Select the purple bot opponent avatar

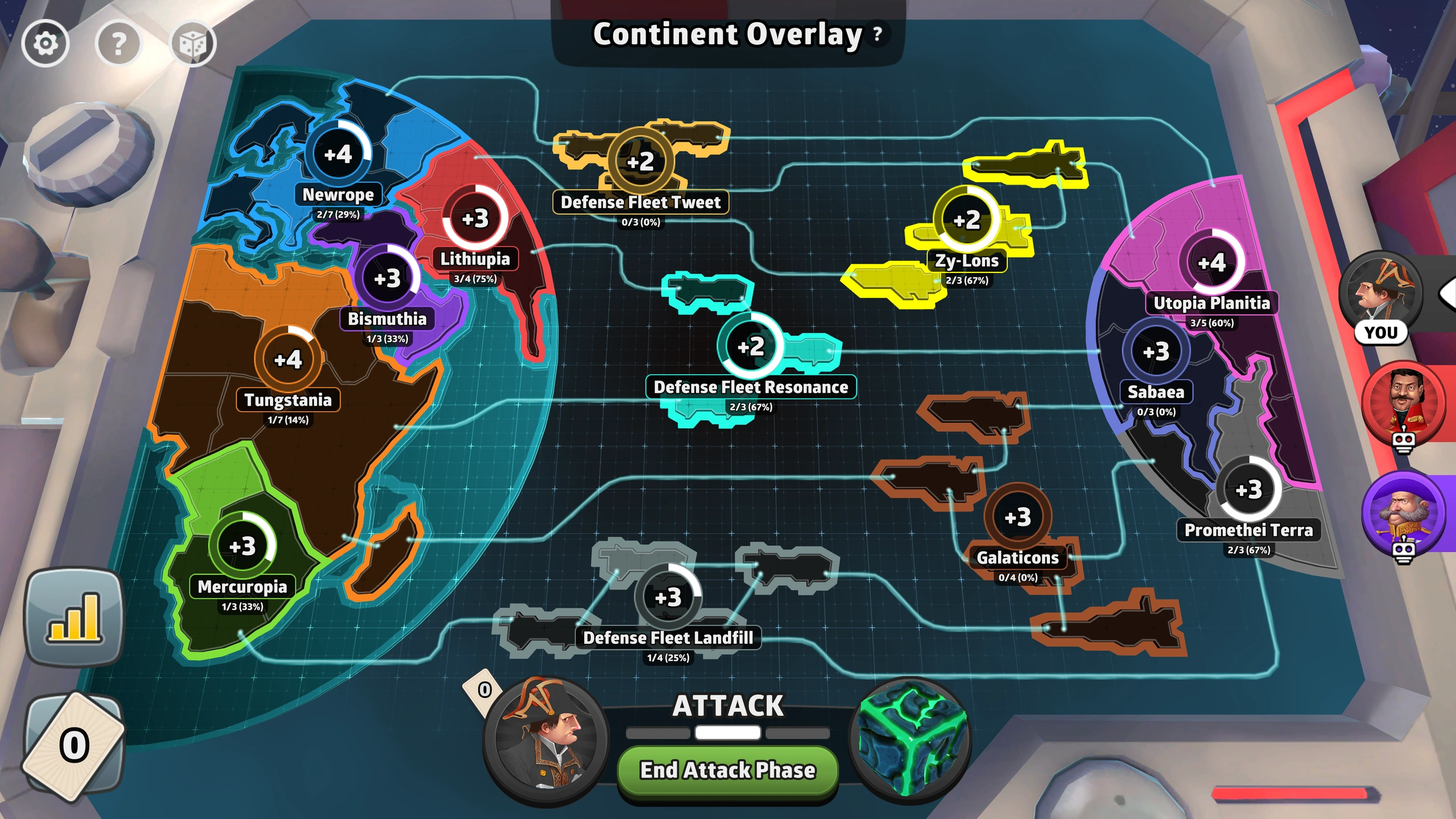tap(1404, 512)
